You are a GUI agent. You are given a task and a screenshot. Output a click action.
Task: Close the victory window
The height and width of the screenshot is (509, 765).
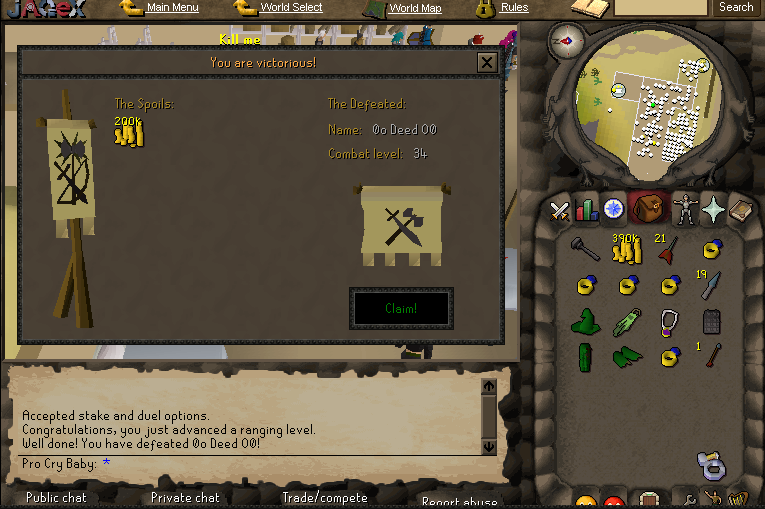coord(487,63)
